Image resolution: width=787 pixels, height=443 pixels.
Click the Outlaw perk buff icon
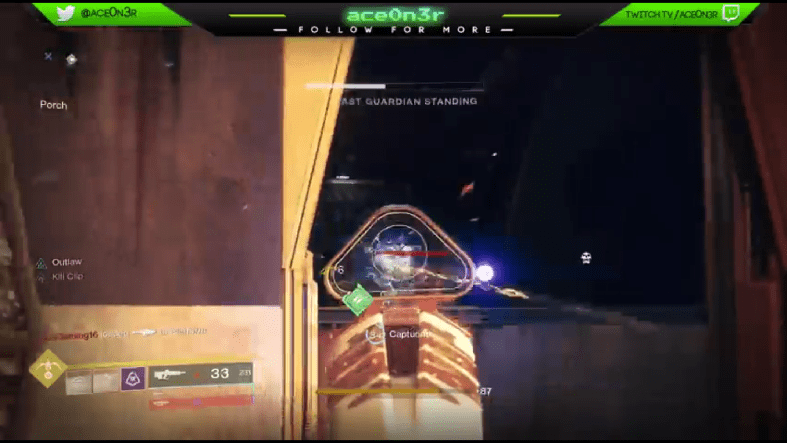pyautogui.click(x=41, y=263)
